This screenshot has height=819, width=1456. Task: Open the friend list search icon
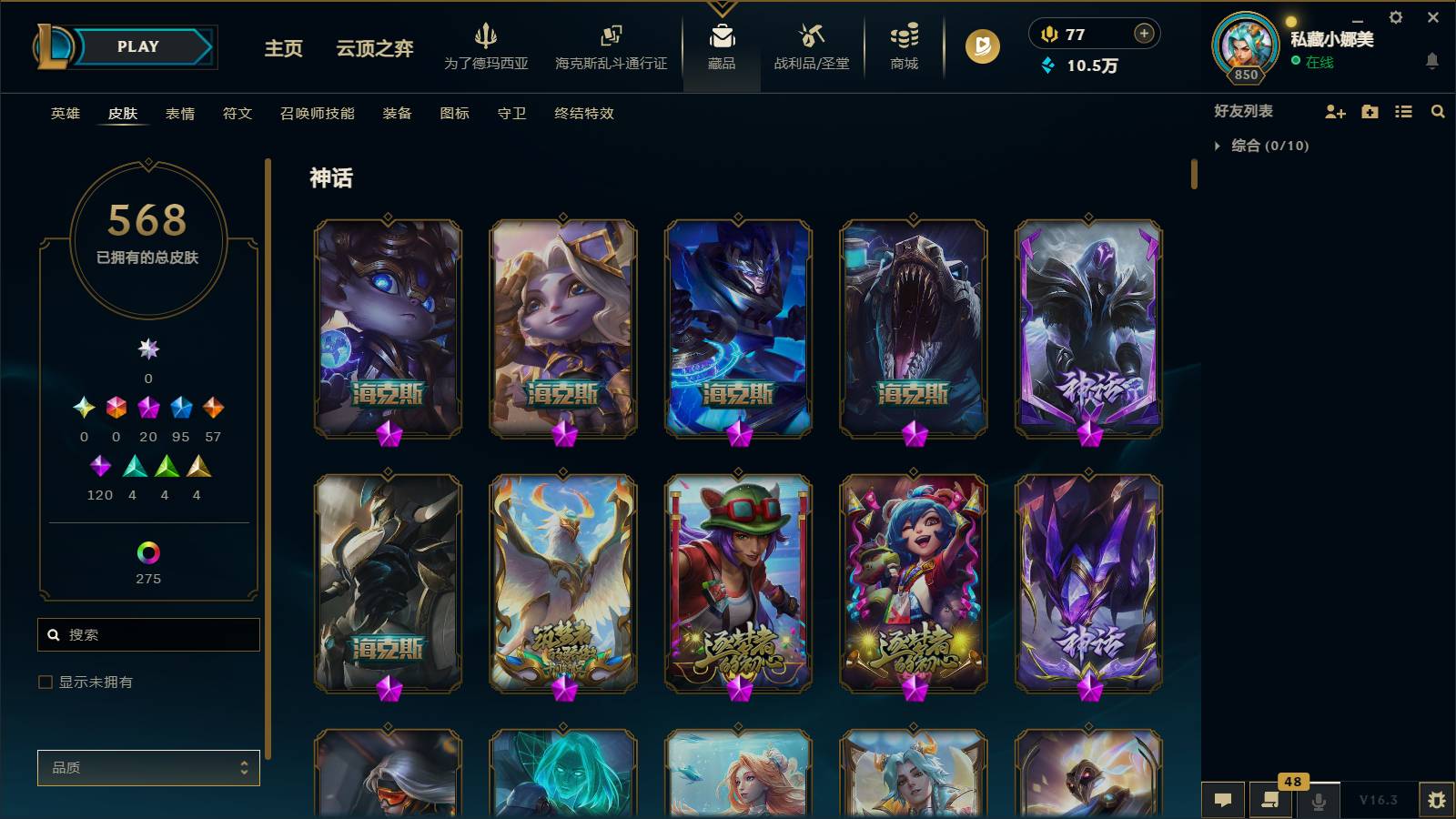click(x=1438, y=111)
